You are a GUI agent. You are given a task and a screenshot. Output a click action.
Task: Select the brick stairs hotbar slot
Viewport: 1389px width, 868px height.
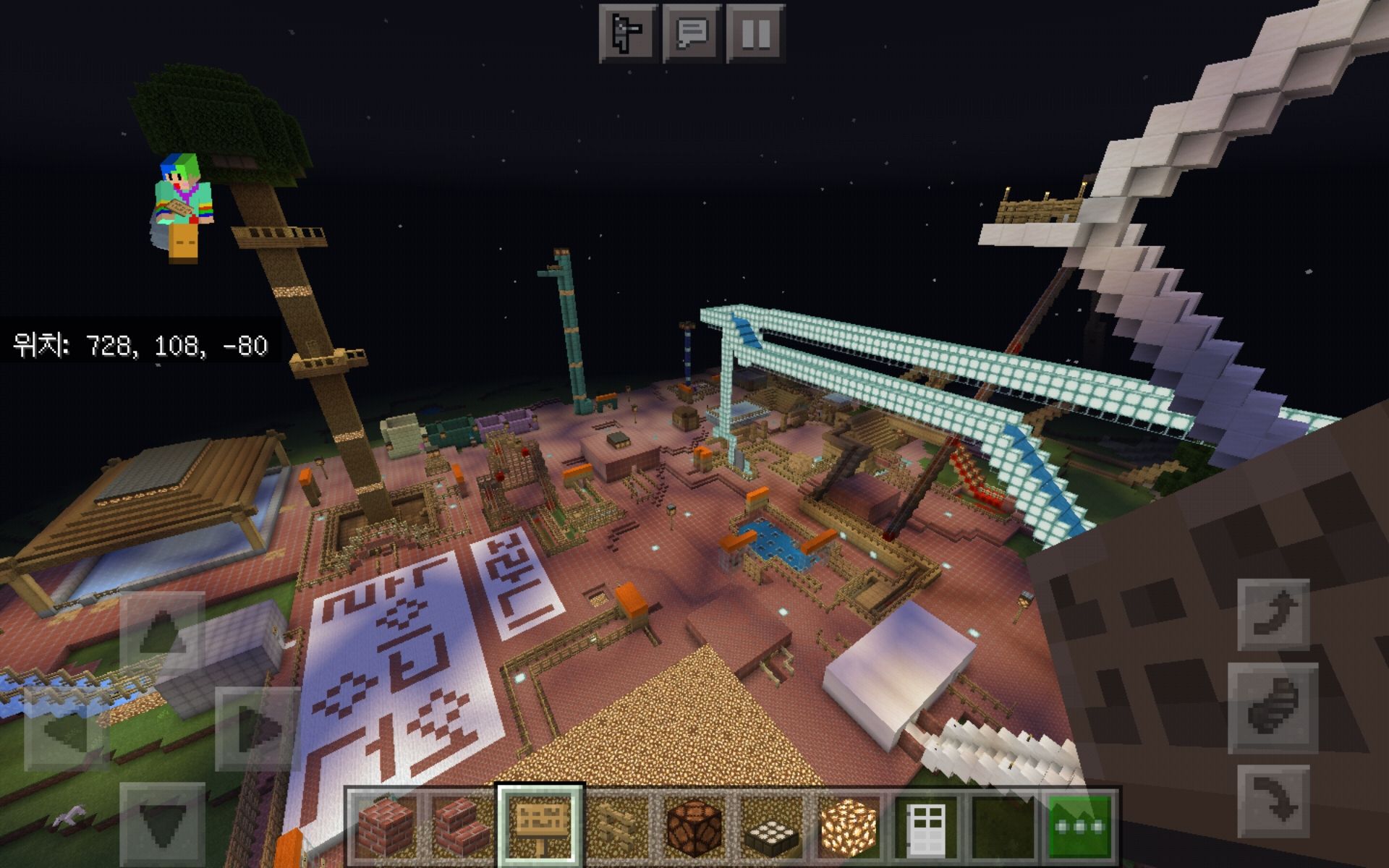click(x=463, y=826)
